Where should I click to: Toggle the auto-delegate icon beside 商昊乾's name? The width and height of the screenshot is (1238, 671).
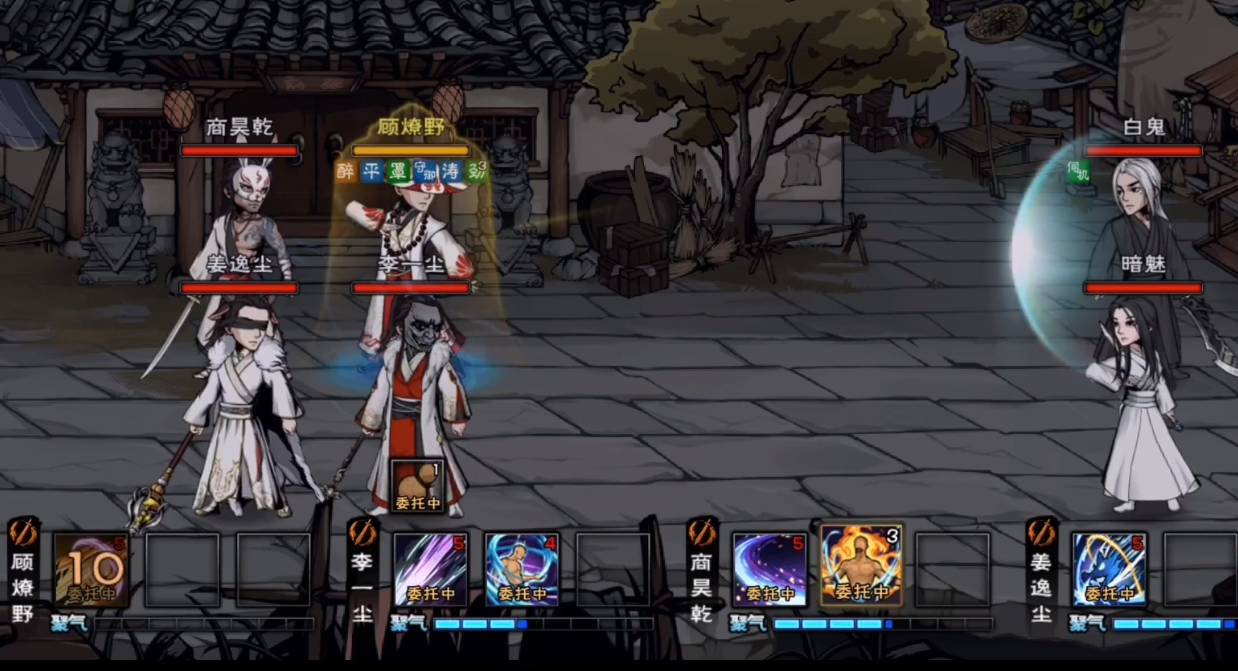click(x=703, y=532)
